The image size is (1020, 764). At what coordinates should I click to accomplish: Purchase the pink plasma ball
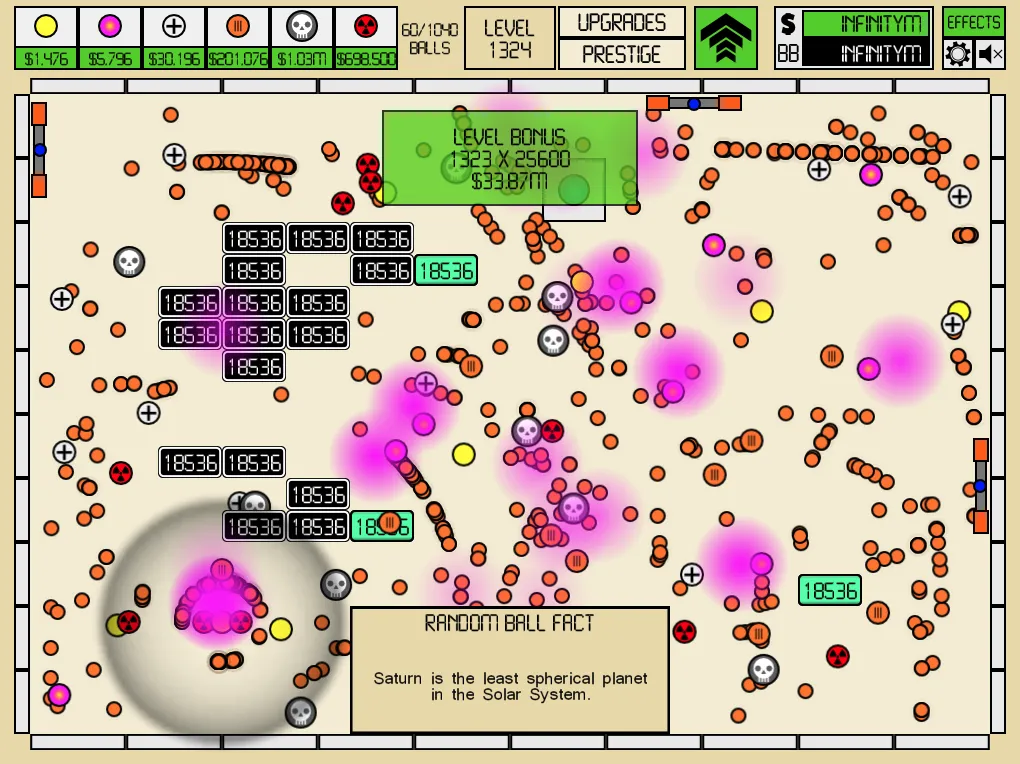click(x=110, y=38)
